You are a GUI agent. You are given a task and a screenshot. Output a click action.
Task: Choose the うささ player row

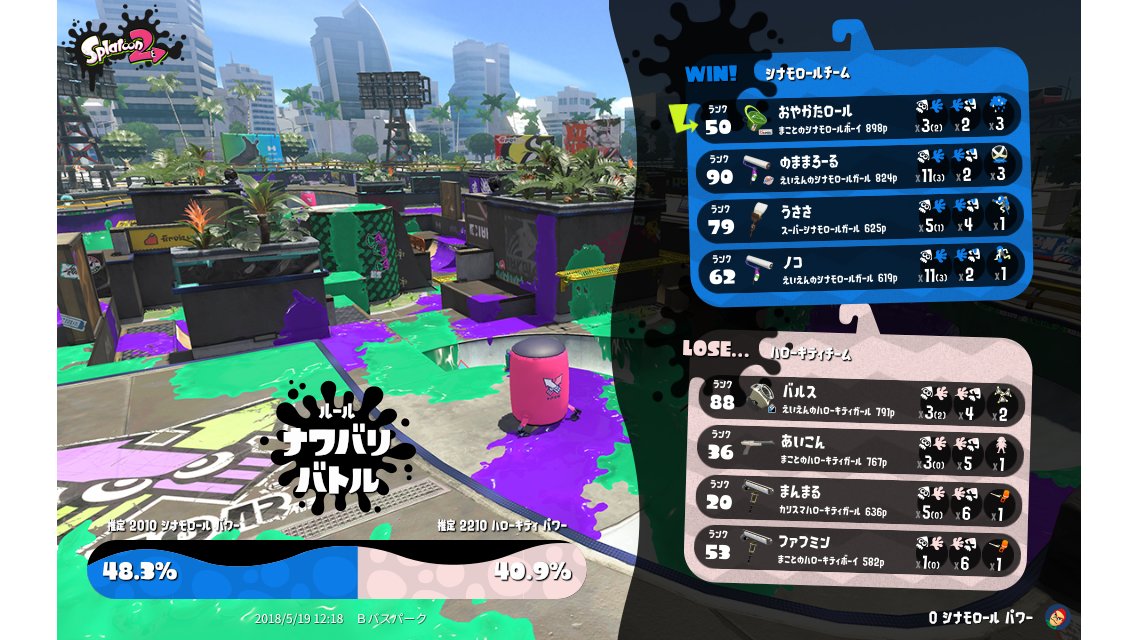(x=860, y=217)
